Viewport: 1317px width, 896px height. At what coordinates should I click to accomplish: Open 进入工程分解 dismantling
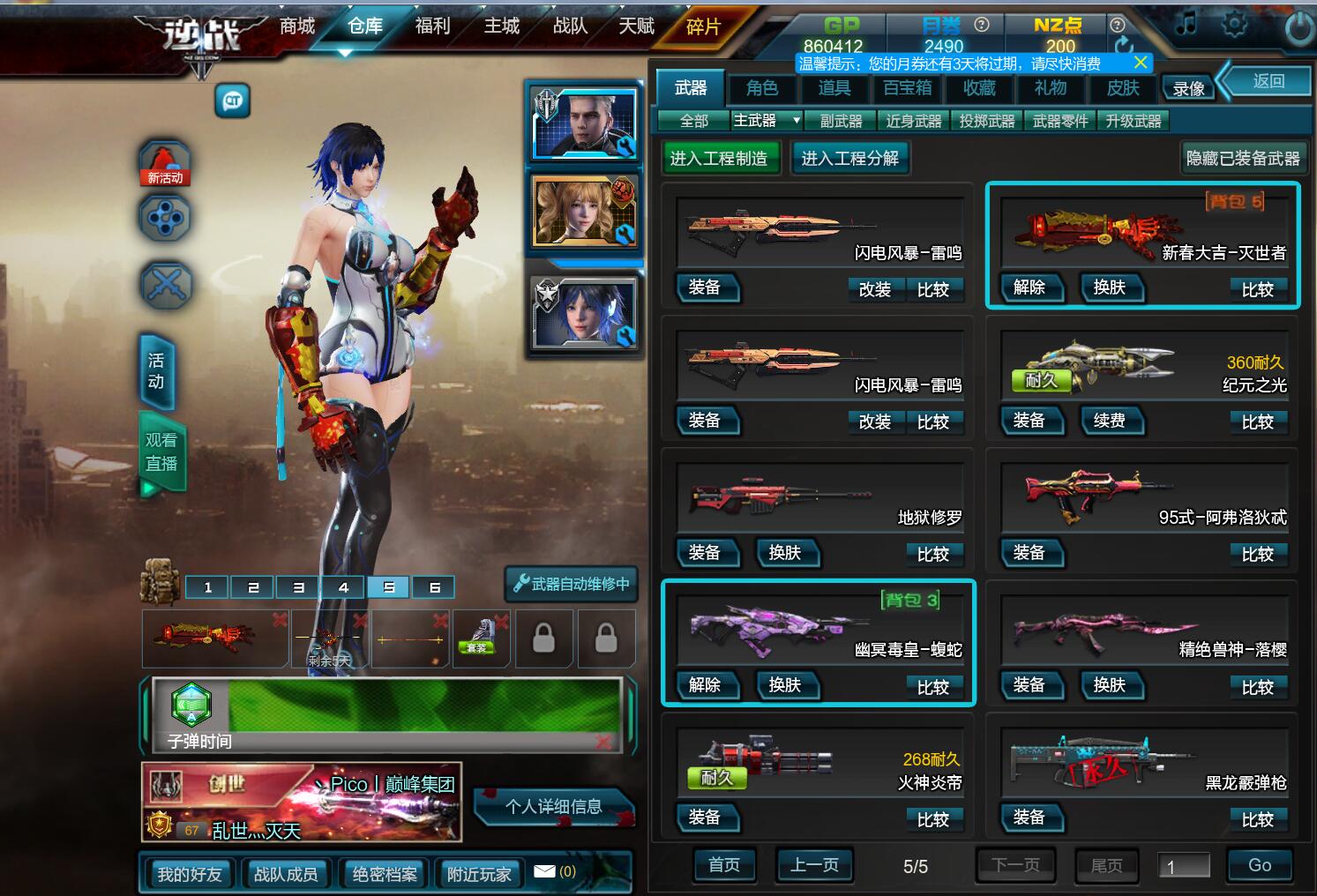pyautogui.click(x=849, y=159)
